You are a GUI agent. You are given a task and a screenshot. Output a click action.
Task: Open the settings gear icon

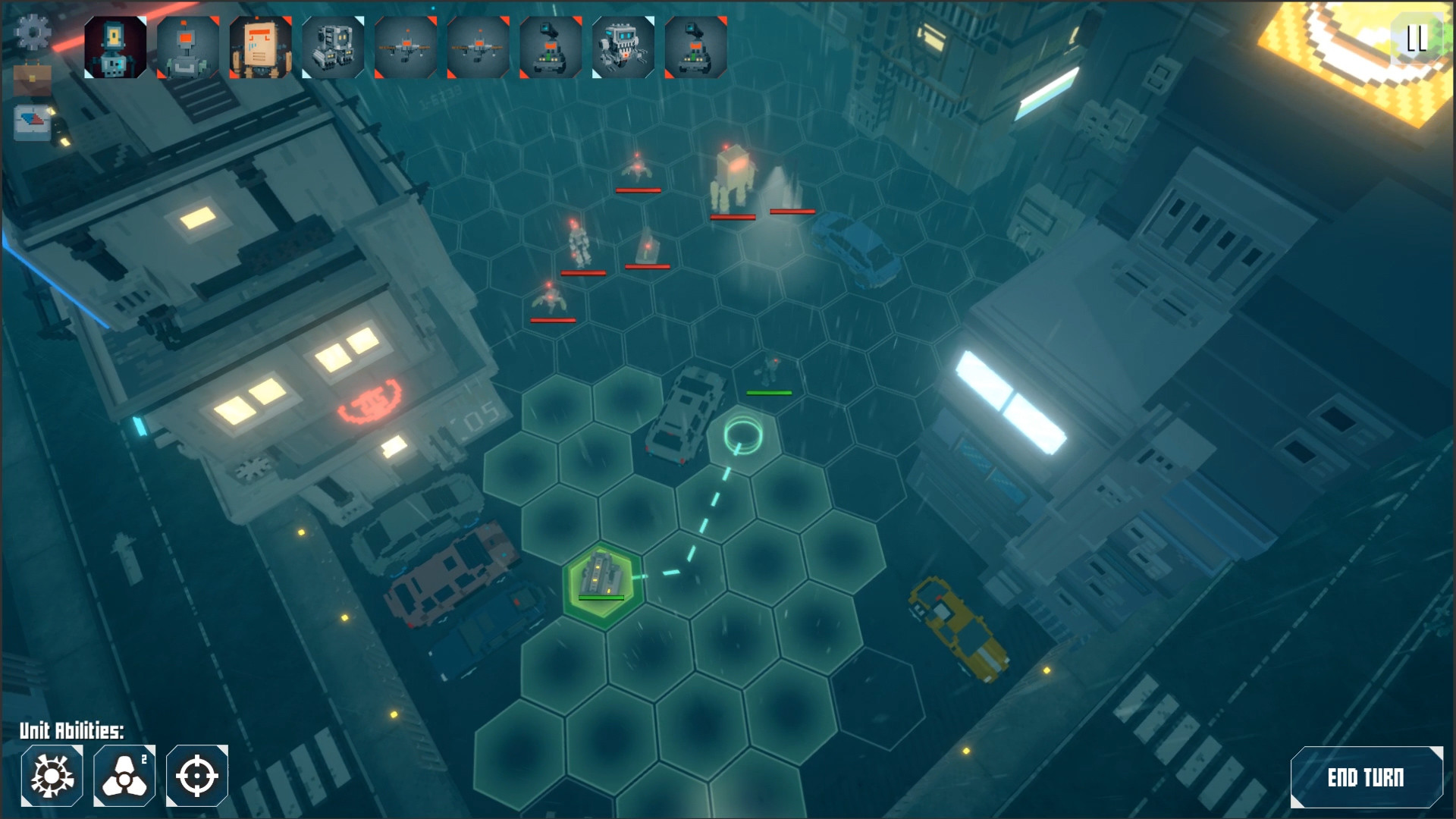click(32, 32)
